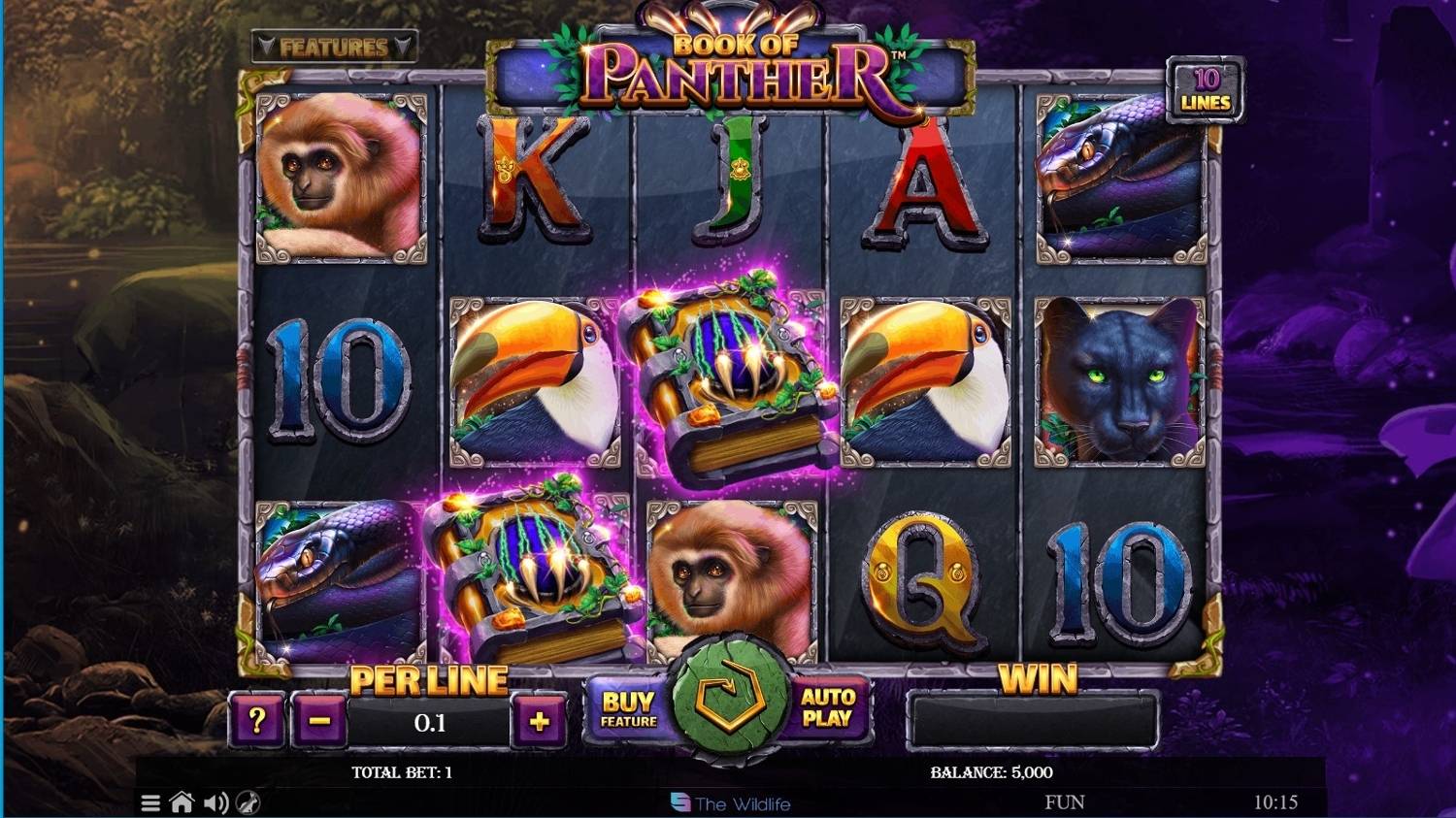Open the help screen via question mark icon

tap(255, 719)
